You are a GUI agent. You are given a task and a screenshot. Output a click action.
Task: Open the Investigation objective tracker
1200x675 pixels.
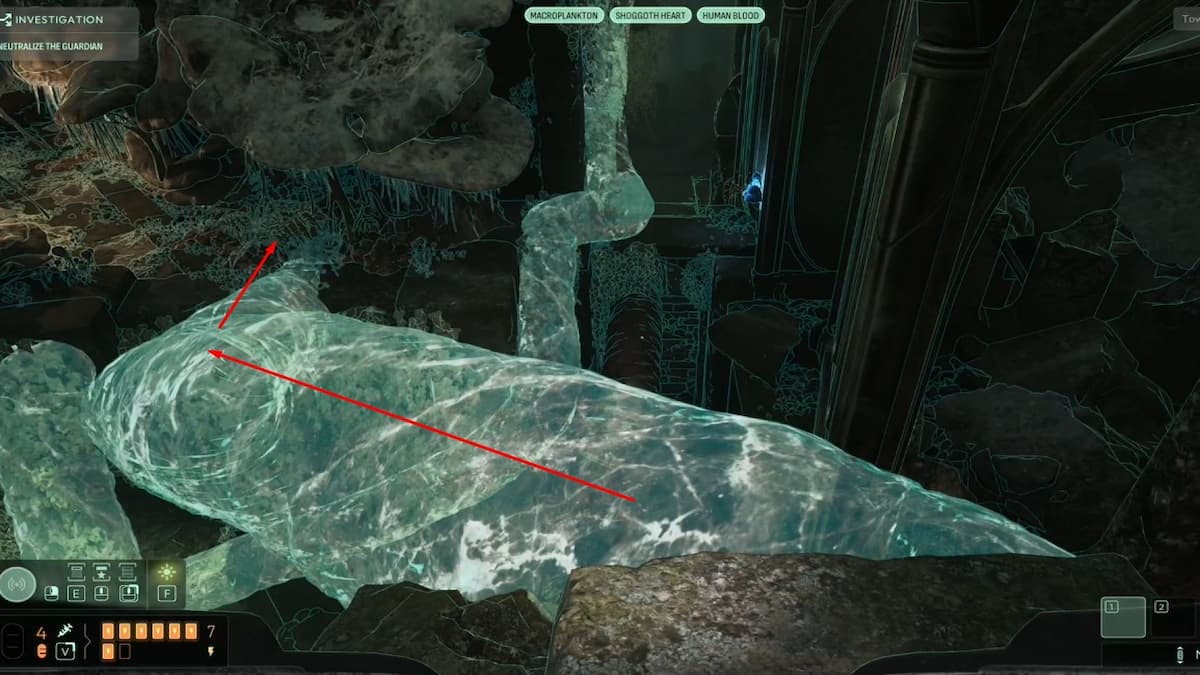point(60,19)
